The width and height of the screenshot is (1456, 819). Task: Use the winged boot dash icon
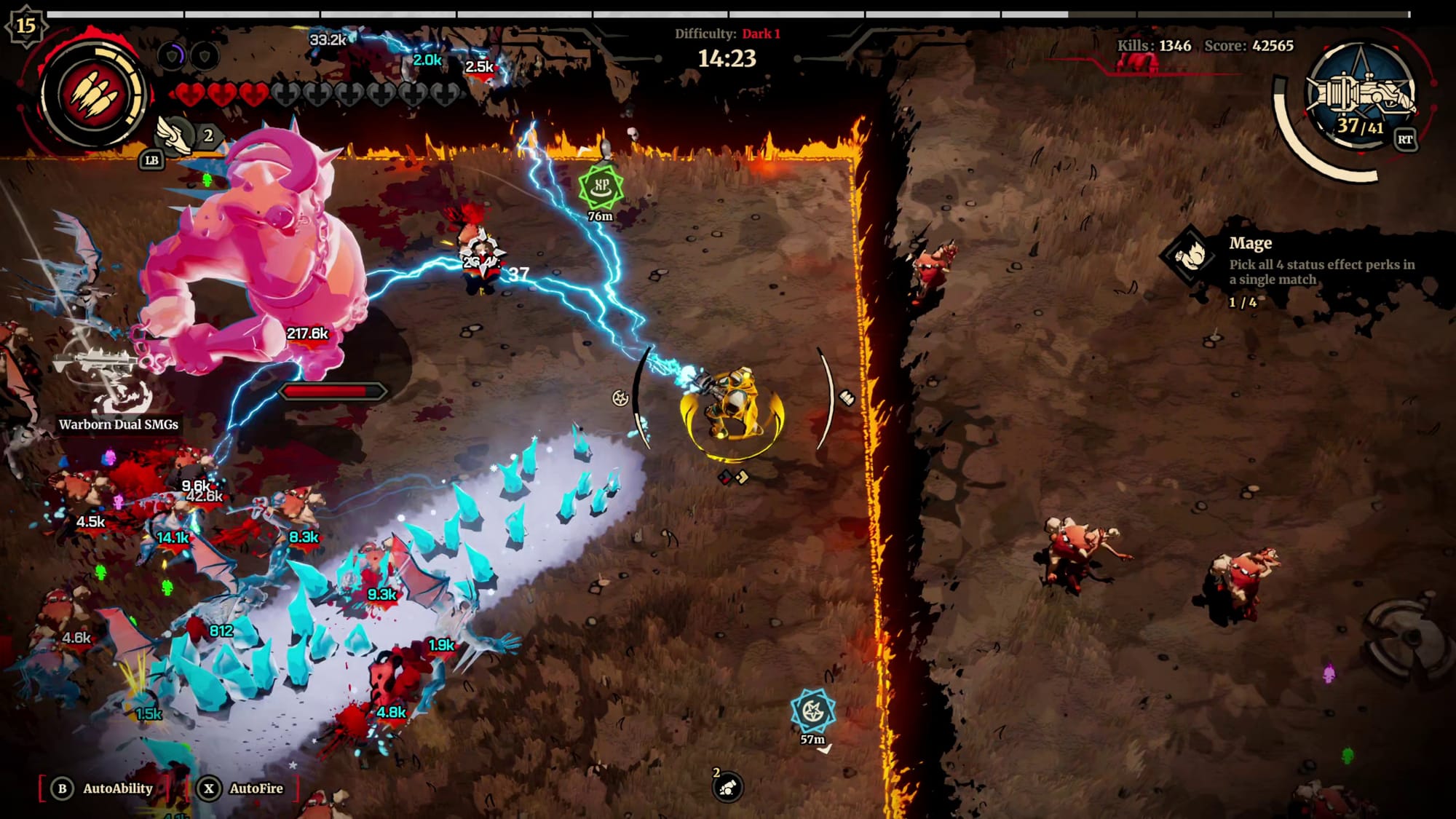175,135
